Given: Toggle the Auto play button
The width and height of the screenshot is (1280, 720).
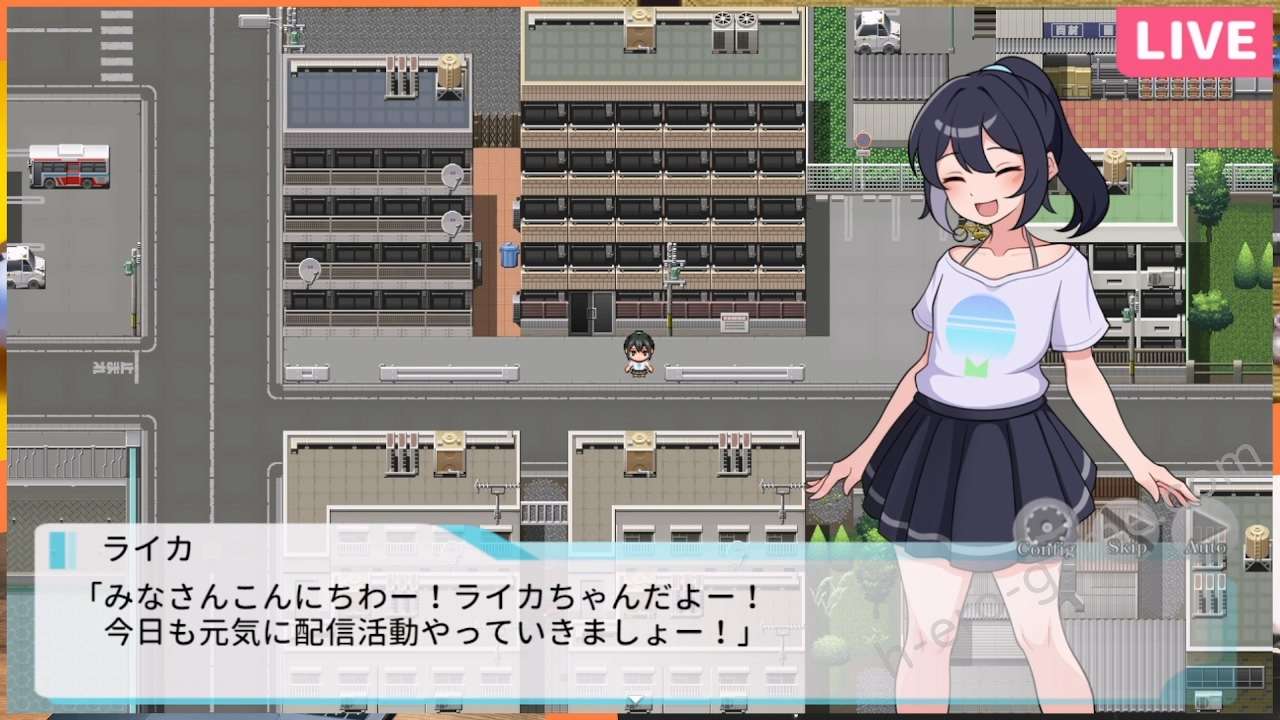Looking at the screenshot, I should click(x=1204, y=530).
